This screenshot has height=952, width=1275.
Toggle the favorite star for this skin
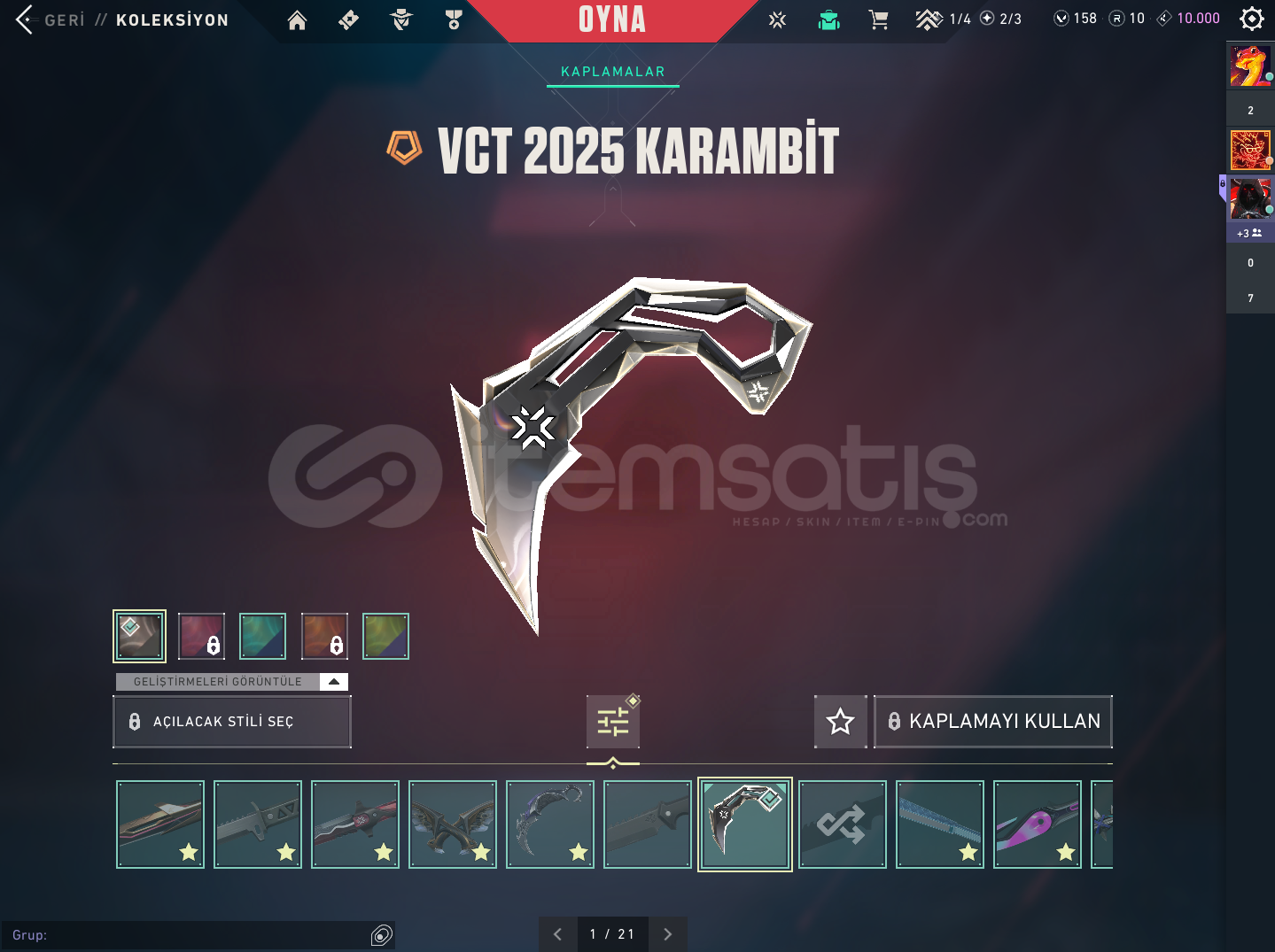[840, 721]
